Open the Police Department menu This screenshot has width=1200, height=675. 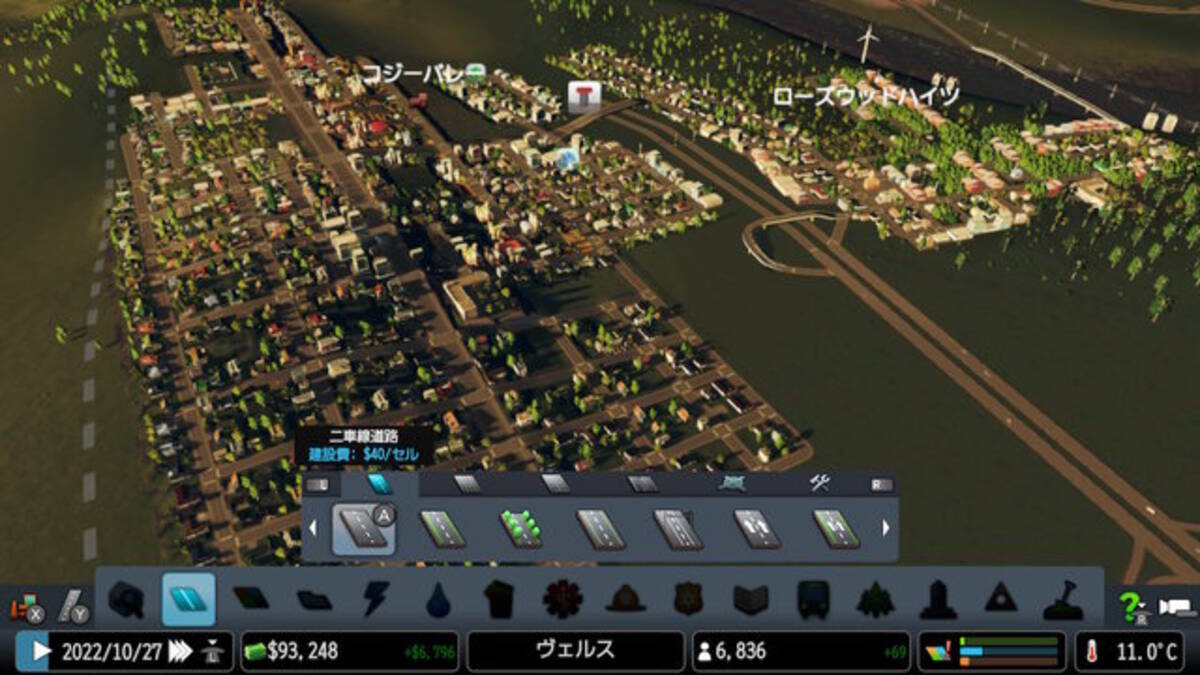688,600
